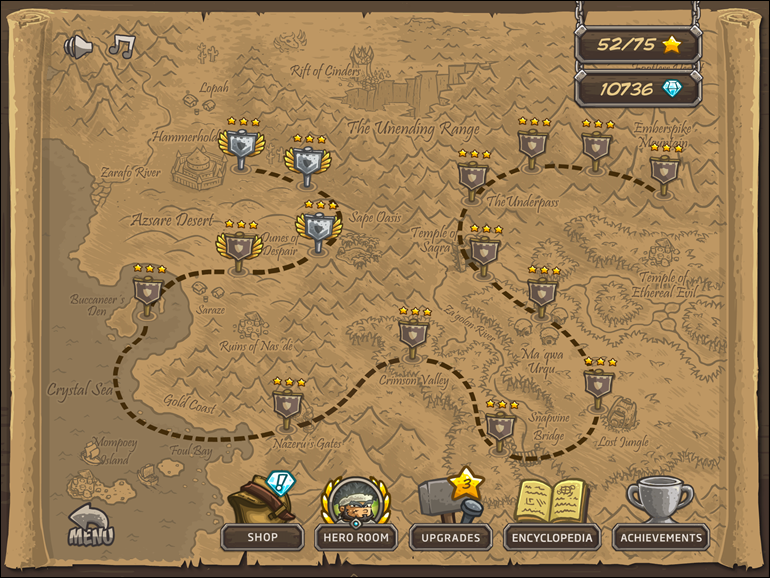Image resolution: width=770 pixels, height=578 pixels.
Task: Enter the Hero Room
Action: (356, 537)
